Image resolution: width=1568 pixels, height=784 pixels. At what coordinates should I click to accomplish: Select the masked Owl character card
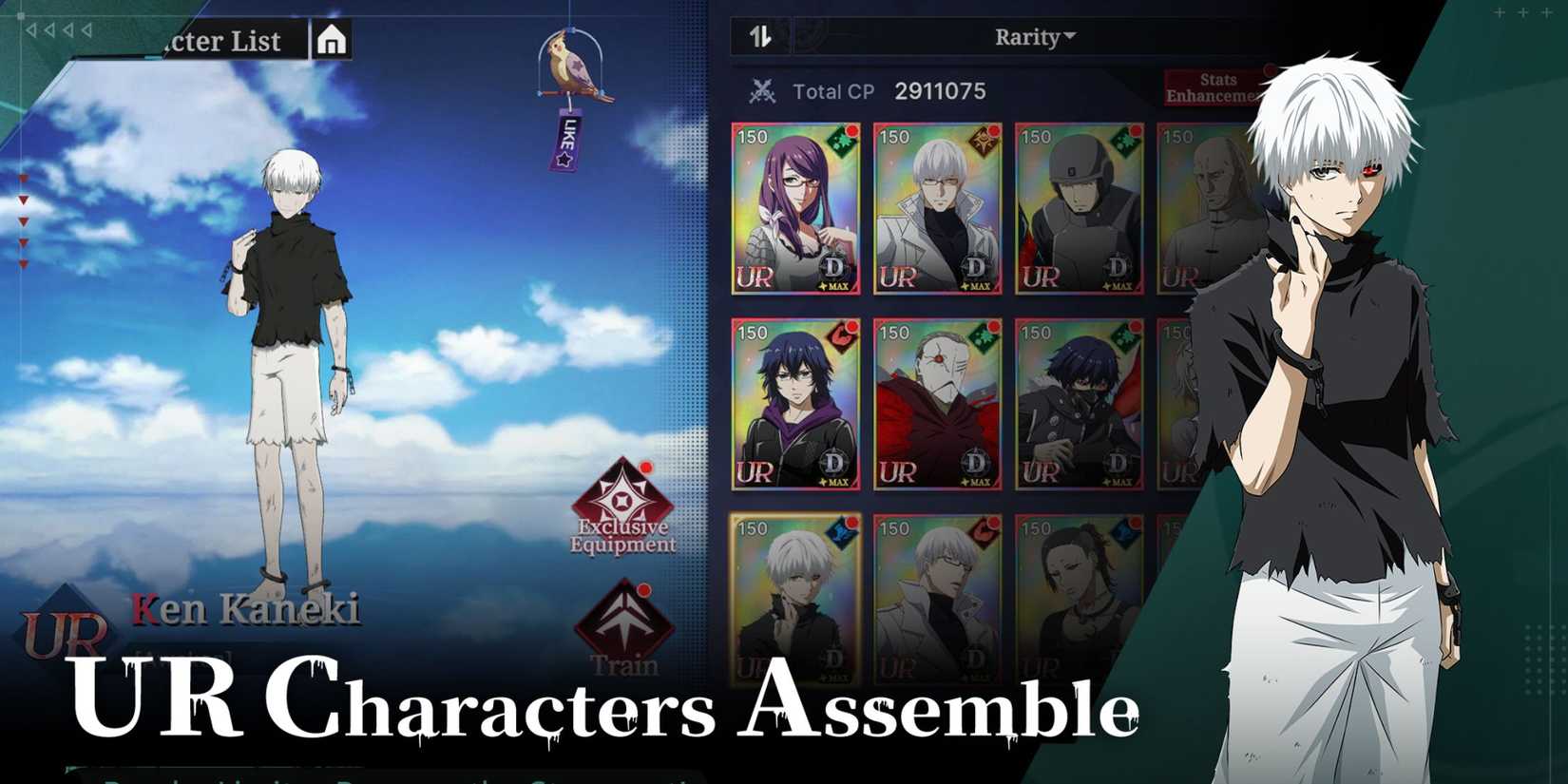936,404
